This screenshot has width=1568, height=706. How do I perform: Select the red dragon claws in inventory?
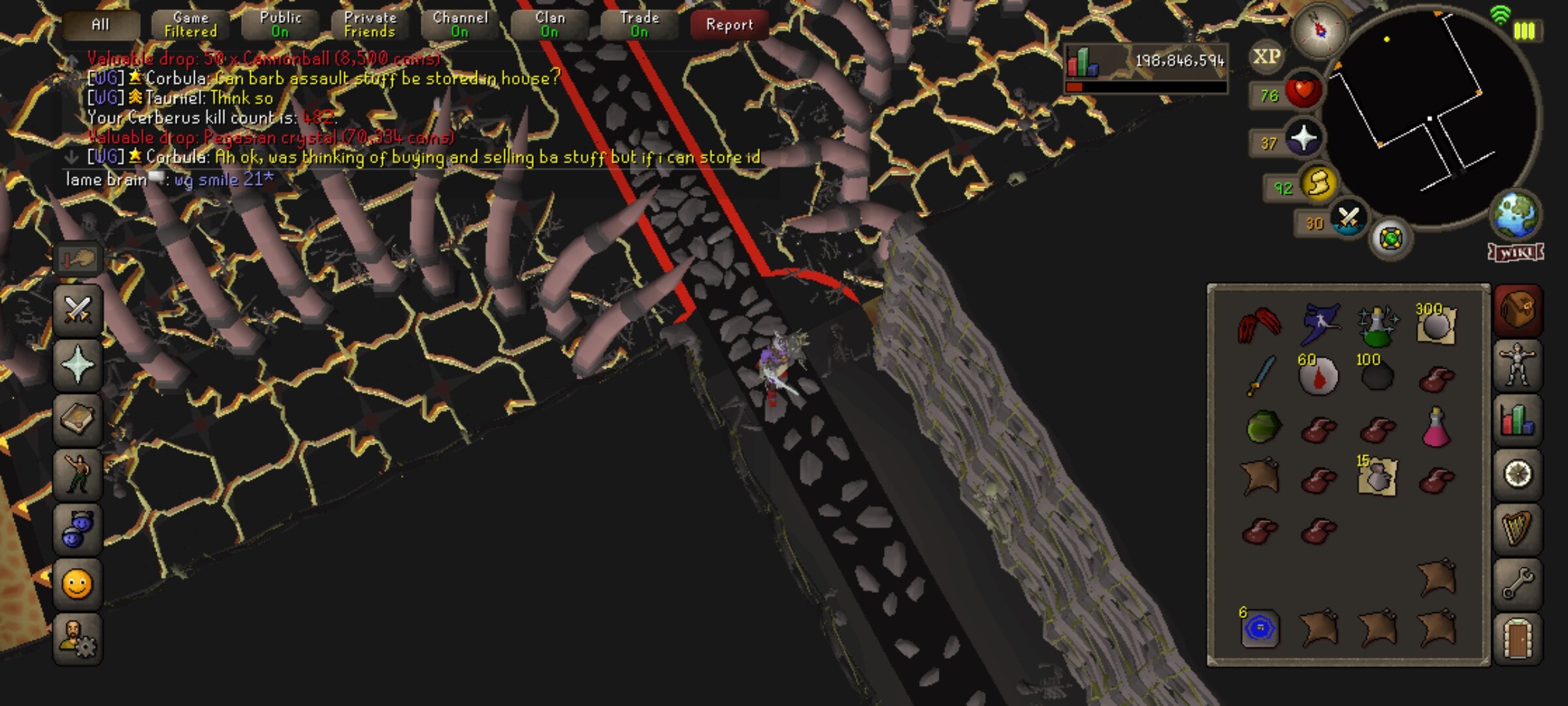pos(1259,324)
